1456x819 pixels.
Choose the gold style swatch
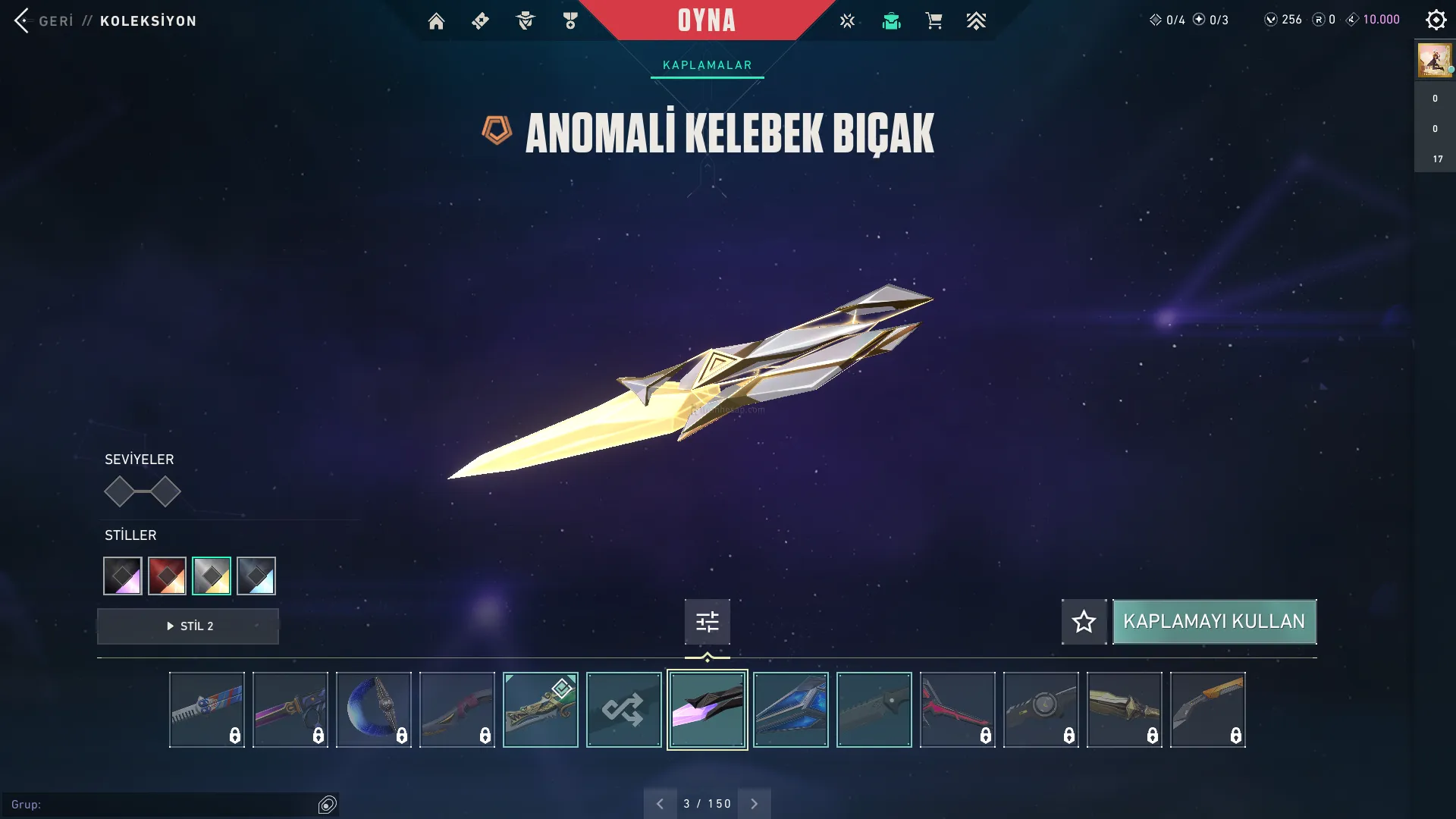(x=212, y=576)
